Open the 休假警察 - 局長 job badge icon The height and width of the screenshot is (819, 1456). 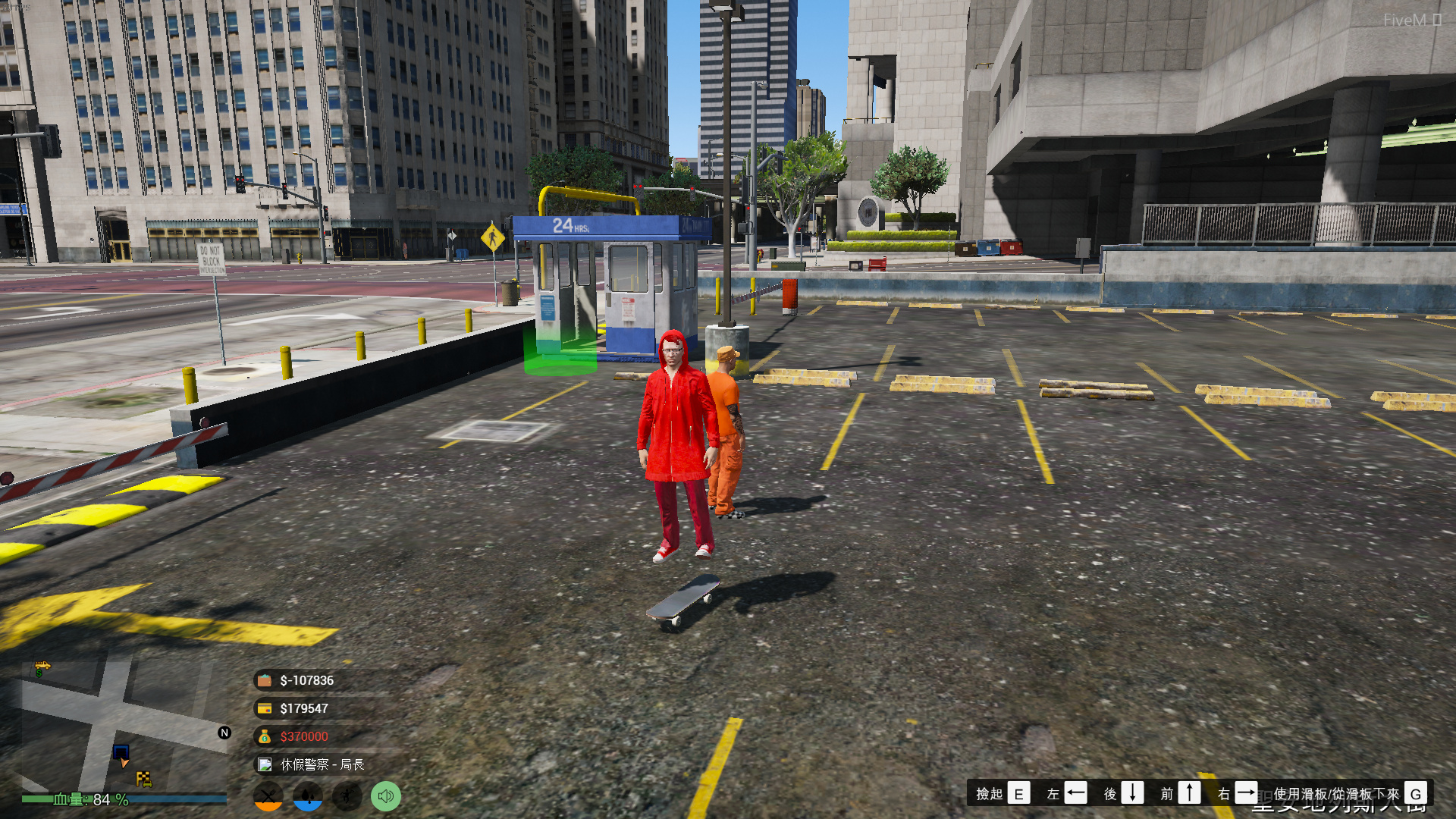coord(263,765)
